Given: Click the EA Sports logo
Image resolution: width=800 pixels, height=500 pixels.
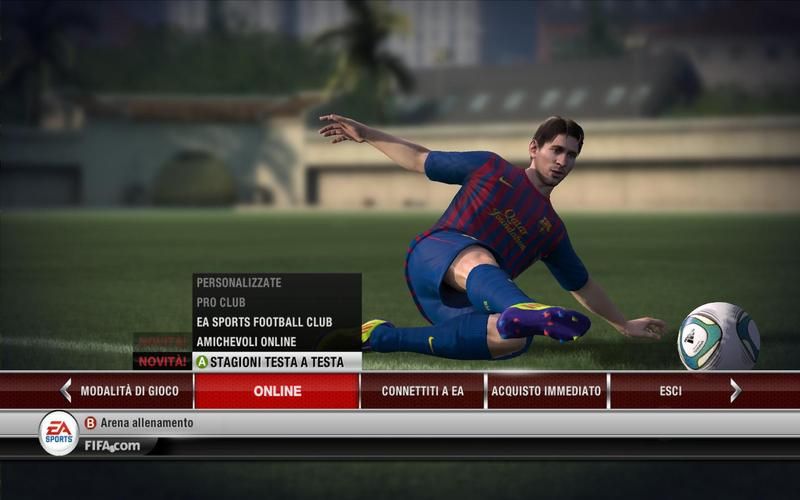Looking at the screenshot, I should click(58, 432).
